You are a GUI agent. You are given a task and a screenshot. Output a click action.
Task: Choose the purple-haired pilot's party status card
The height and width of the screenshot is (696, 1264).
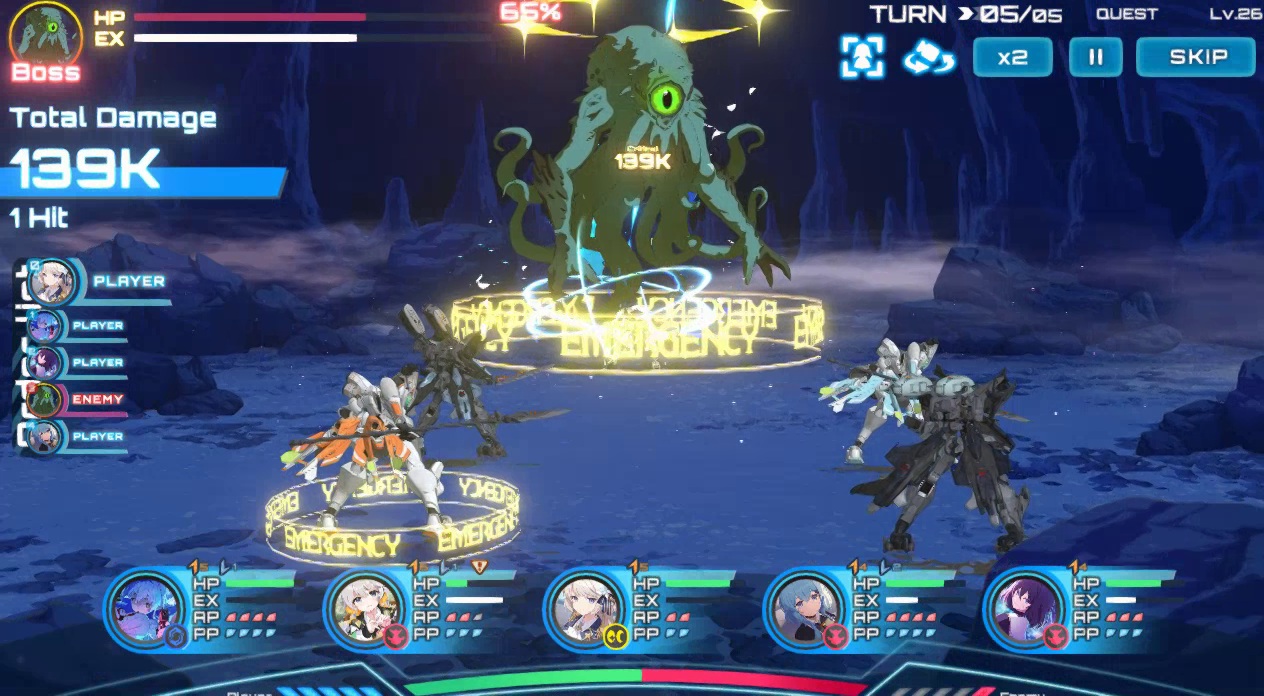1075,606
